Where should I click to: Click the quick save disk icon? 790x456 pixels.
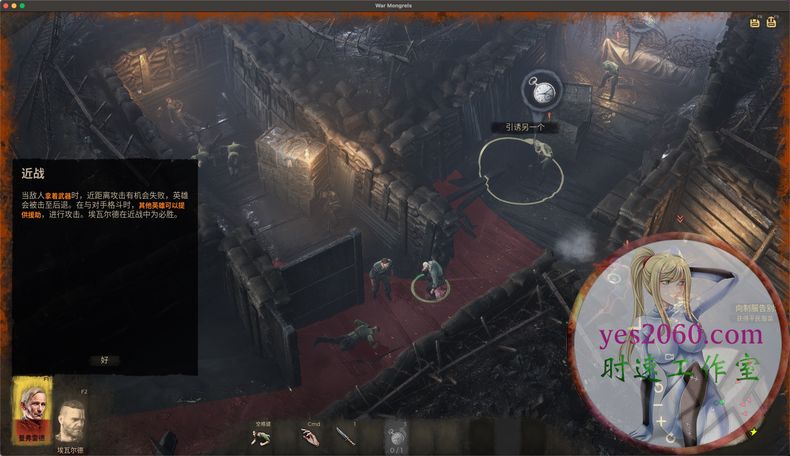754,22
